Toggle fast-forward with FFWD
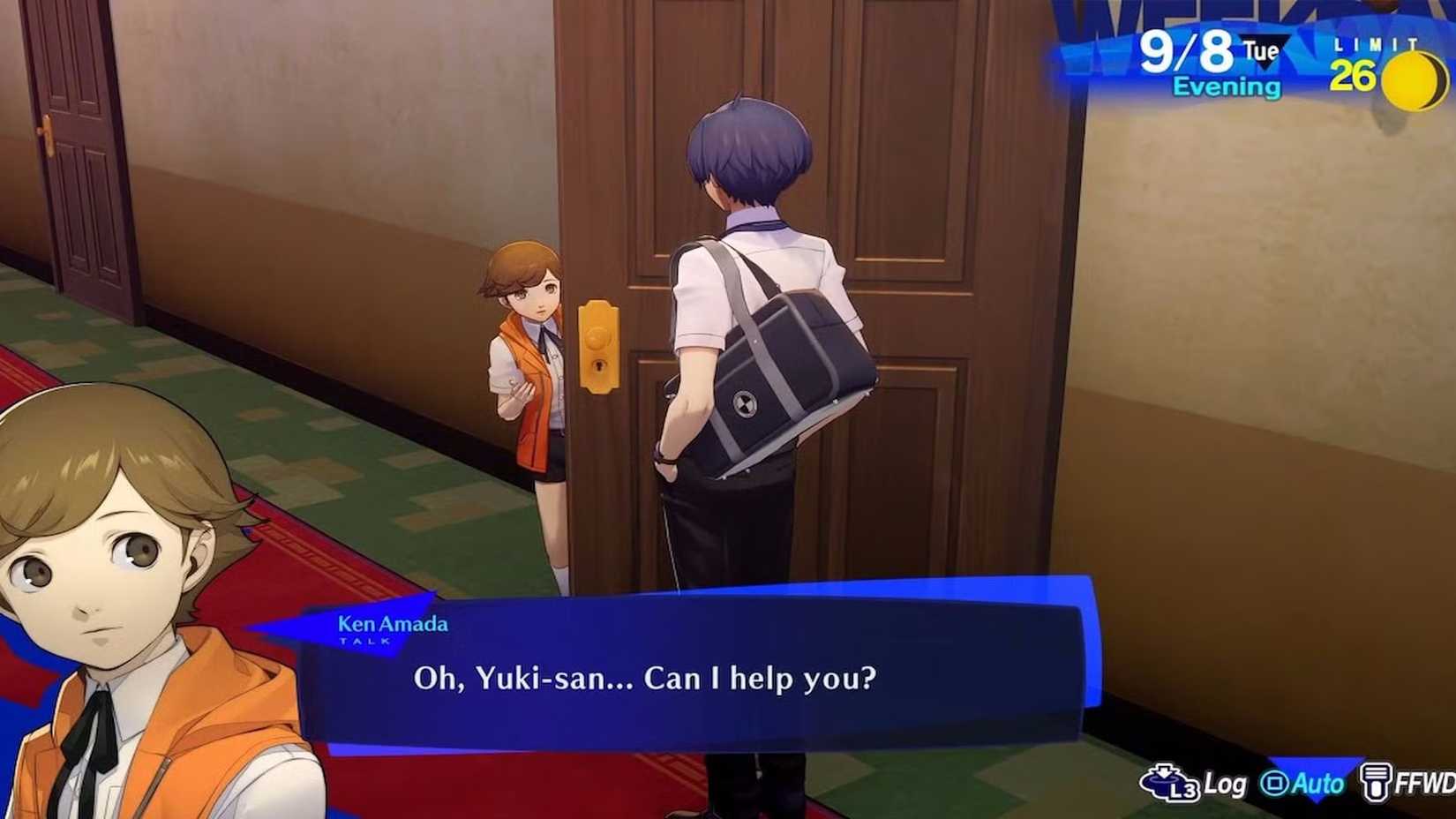 [1423, 784]
